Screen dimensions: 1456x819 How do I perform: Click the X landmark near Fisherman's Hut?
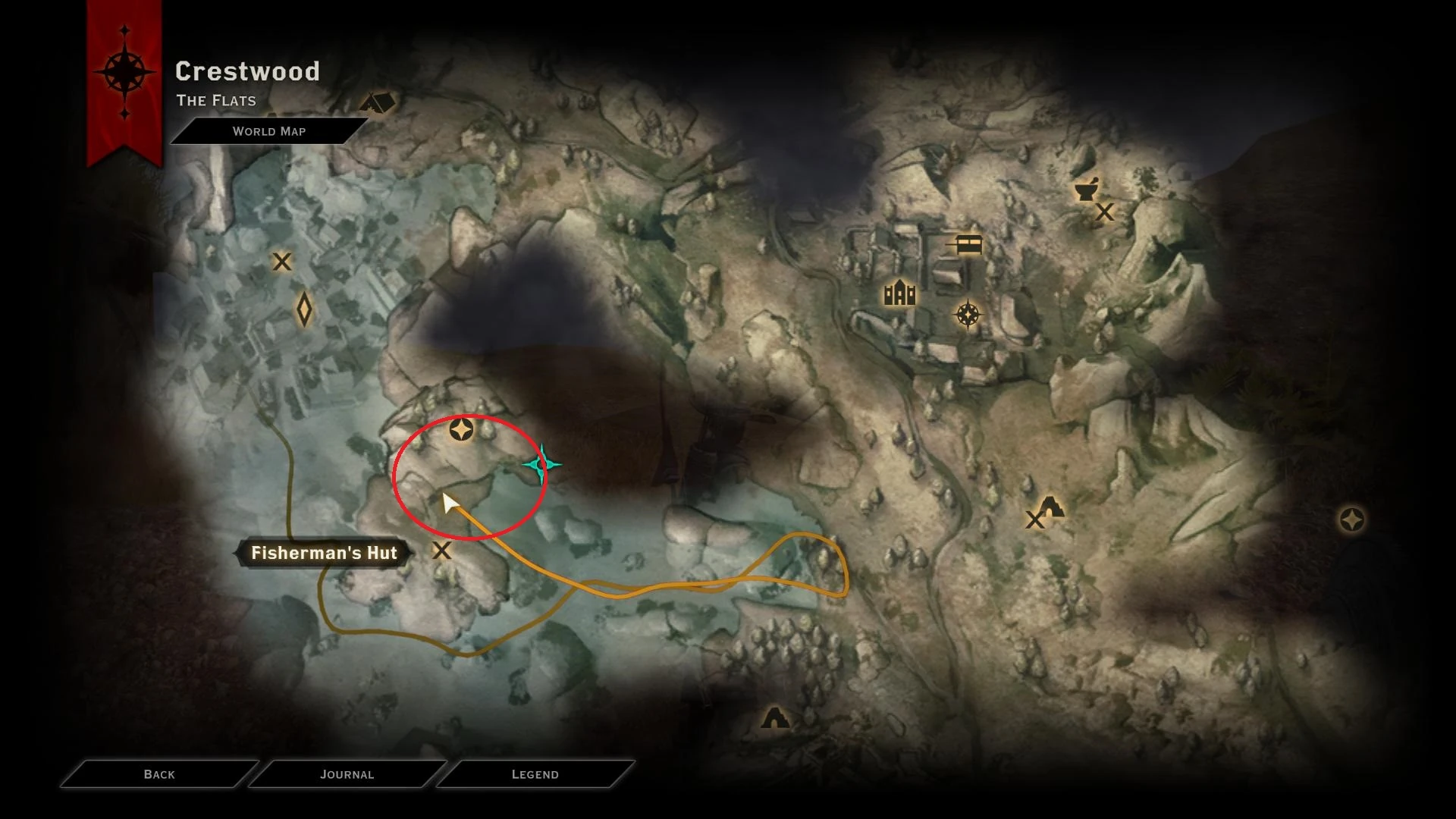coord(442,552)
